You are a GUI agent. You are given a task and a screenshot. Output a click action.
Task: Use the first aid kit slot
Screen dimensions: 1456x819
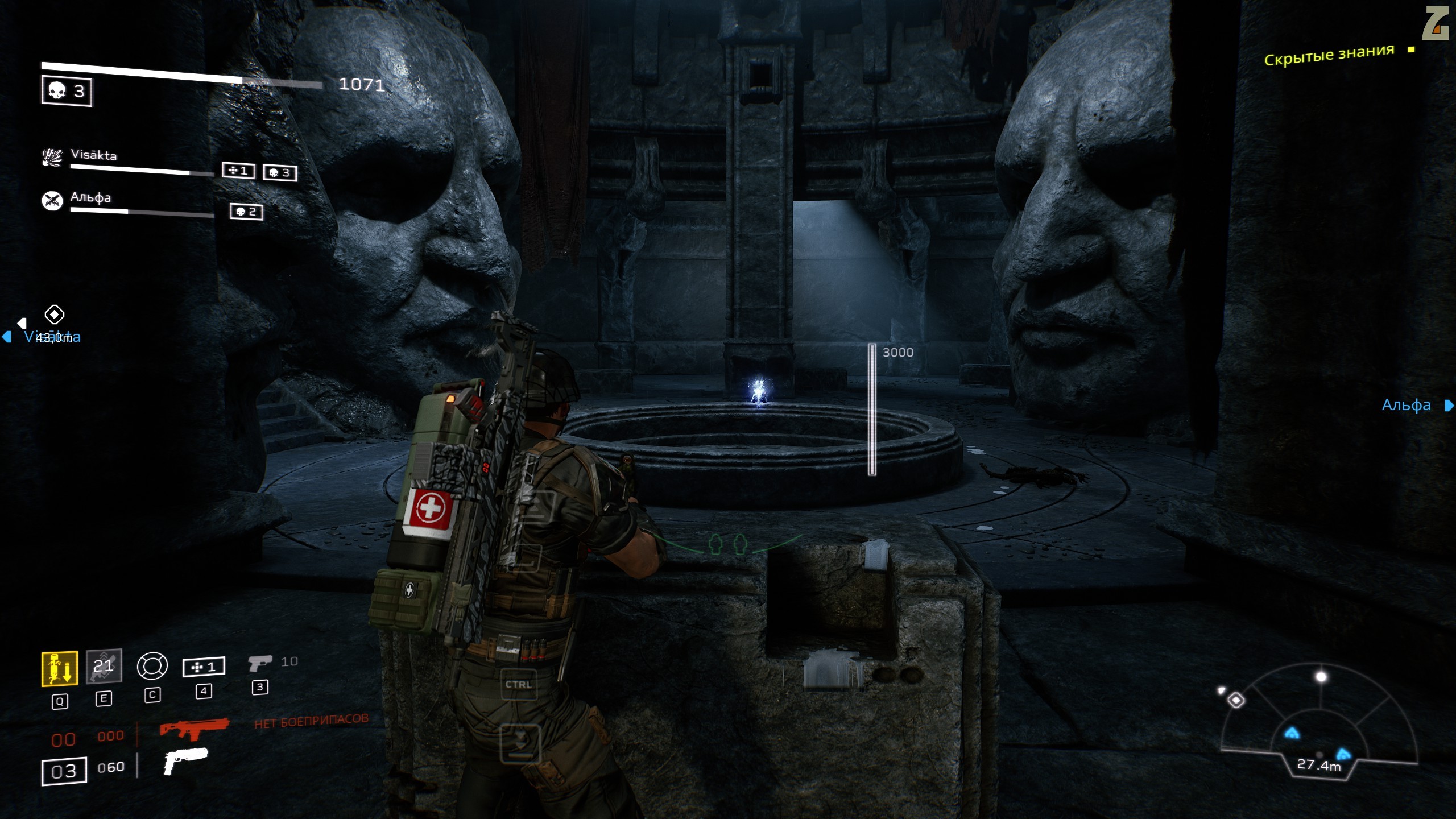[204, 667]
